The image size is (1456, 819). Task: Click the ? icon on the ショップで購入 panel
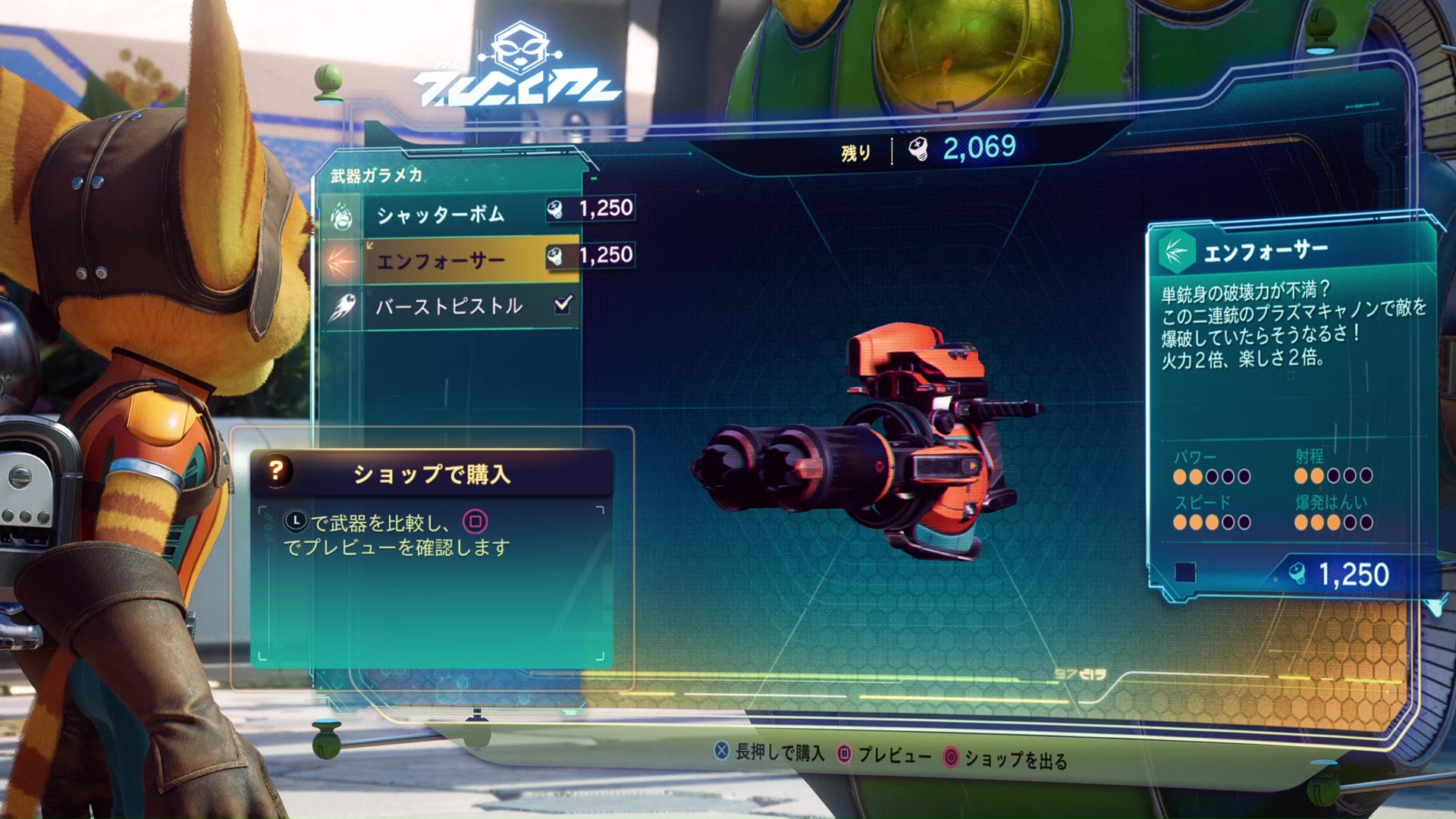coord(277,472)
